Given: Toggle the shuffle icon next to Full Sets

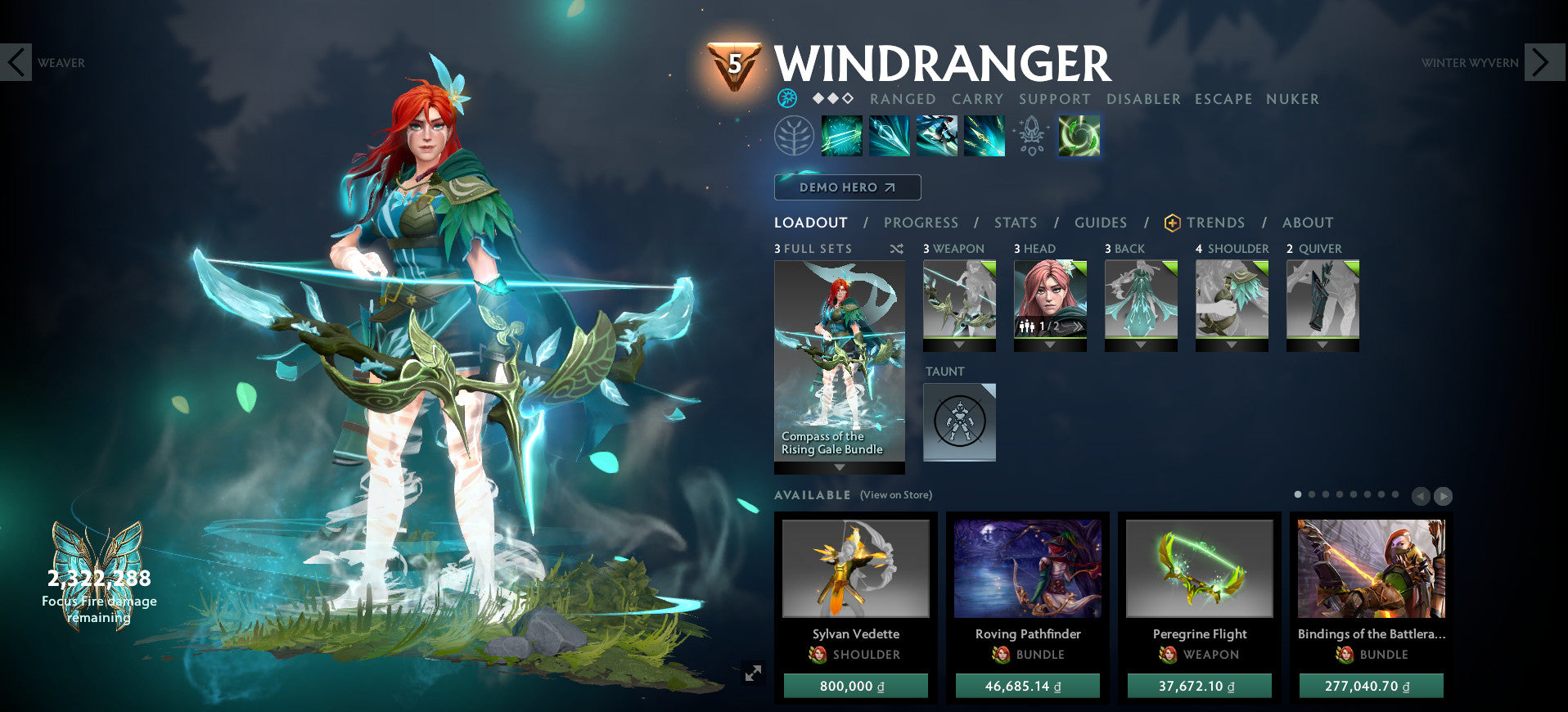Looking at the screenshot, I should click(x=897, y=248).
